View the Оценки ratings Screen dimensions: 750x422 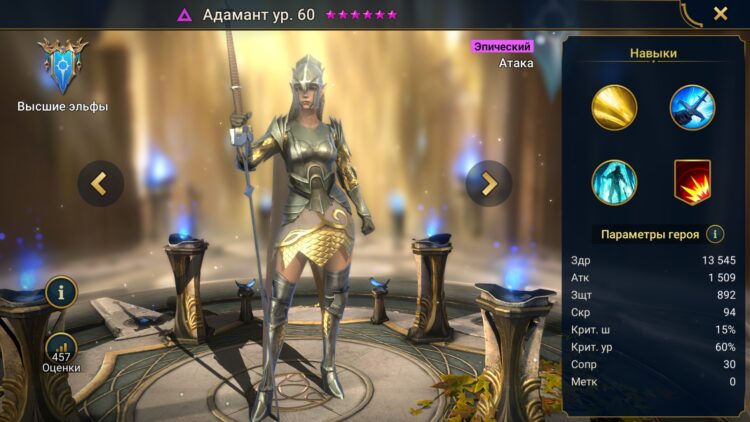(x=61, y=352)
